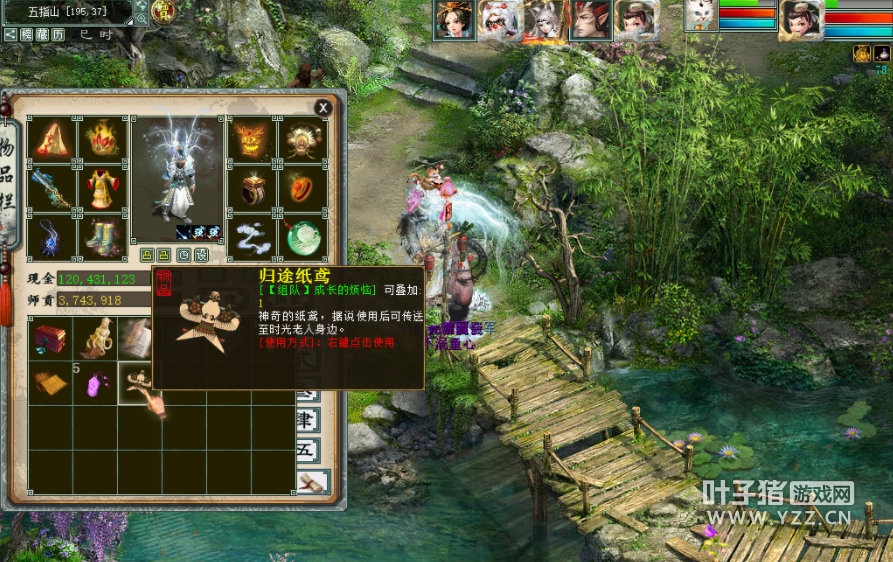Select the equipped green jade orb slot
Viewport: 893px width, 562px height.
(302, 237)
